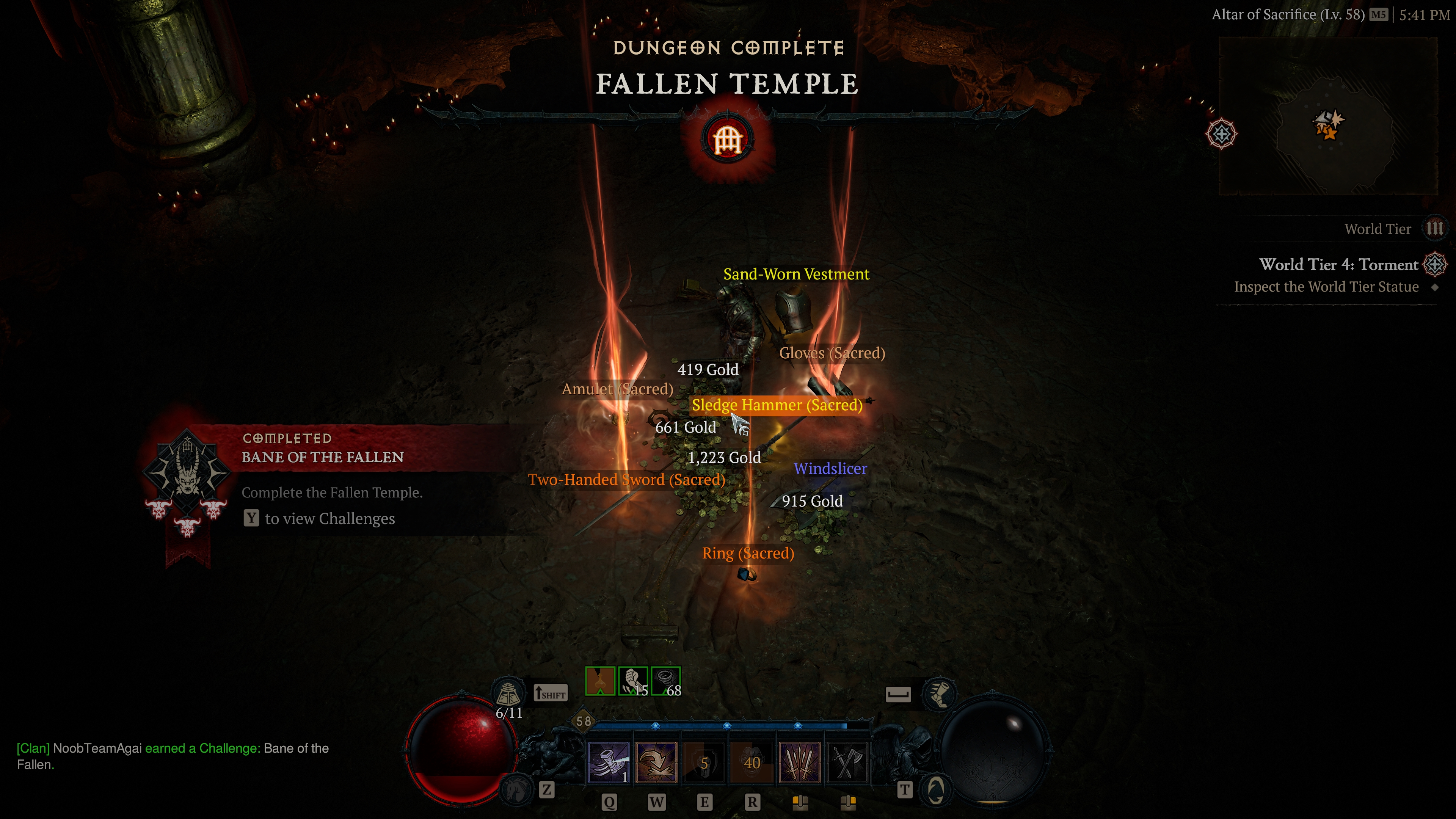1456x819 pixels.
Task: Use the ground stomp arrow skill
Action: (x=656, y=762)
